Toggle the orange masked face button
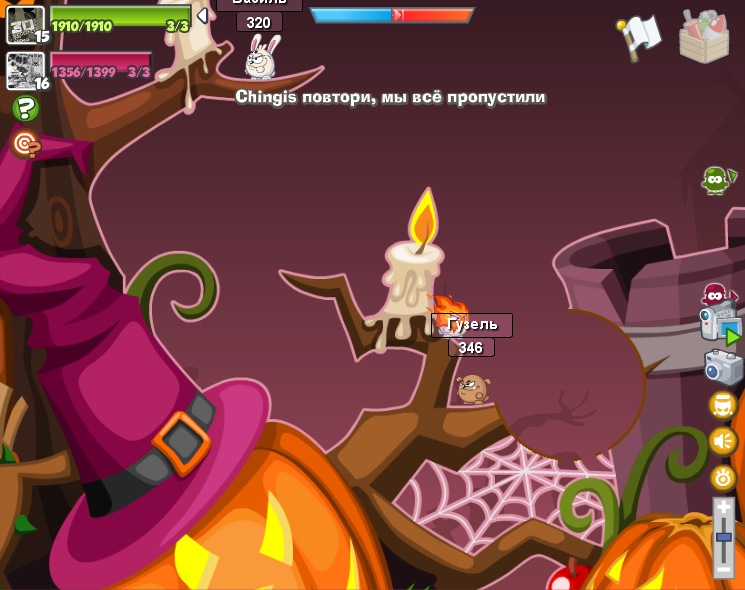Image resolution: width=745 pixels, height=590 pixels. click(x=723, y=405)
